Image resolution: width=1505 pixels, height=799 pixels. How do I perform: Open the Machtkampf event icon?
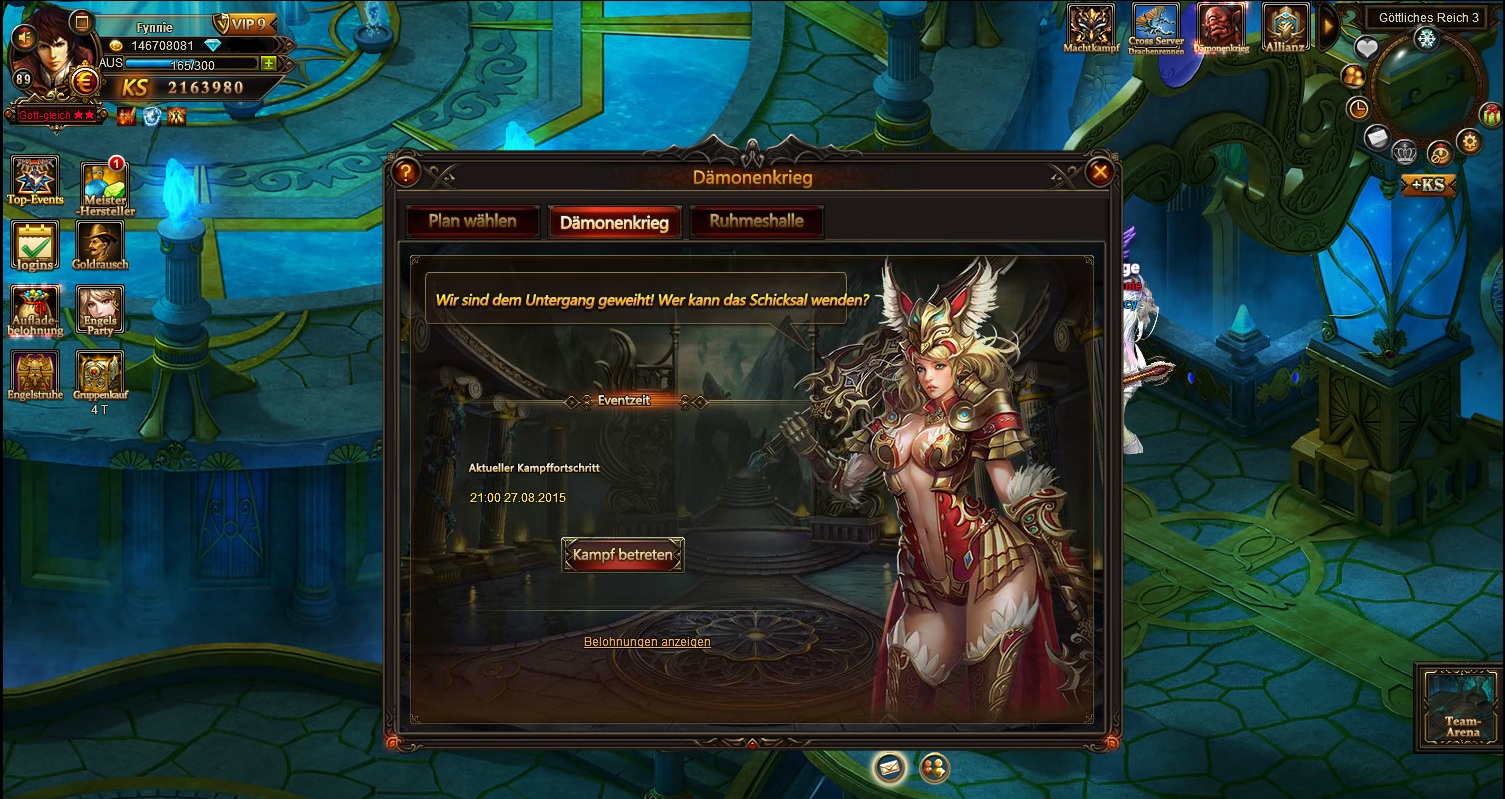[1090, 28]
